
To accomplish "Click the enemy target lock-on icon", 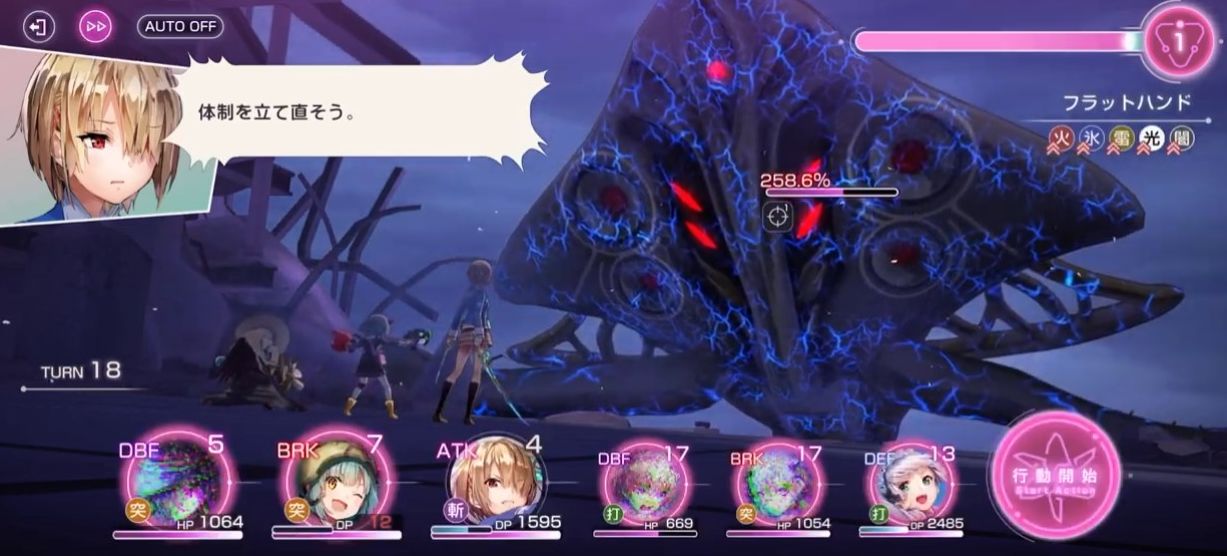I will 779,216.
